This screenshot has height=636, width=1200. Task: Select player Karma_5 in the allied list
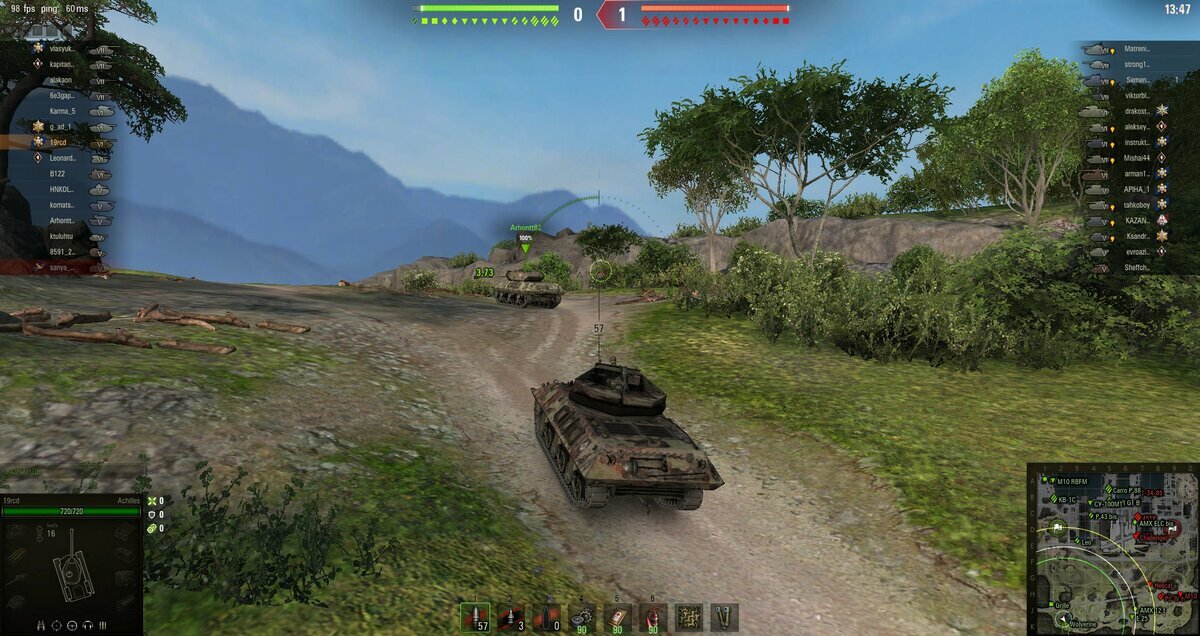coord(64,111)
